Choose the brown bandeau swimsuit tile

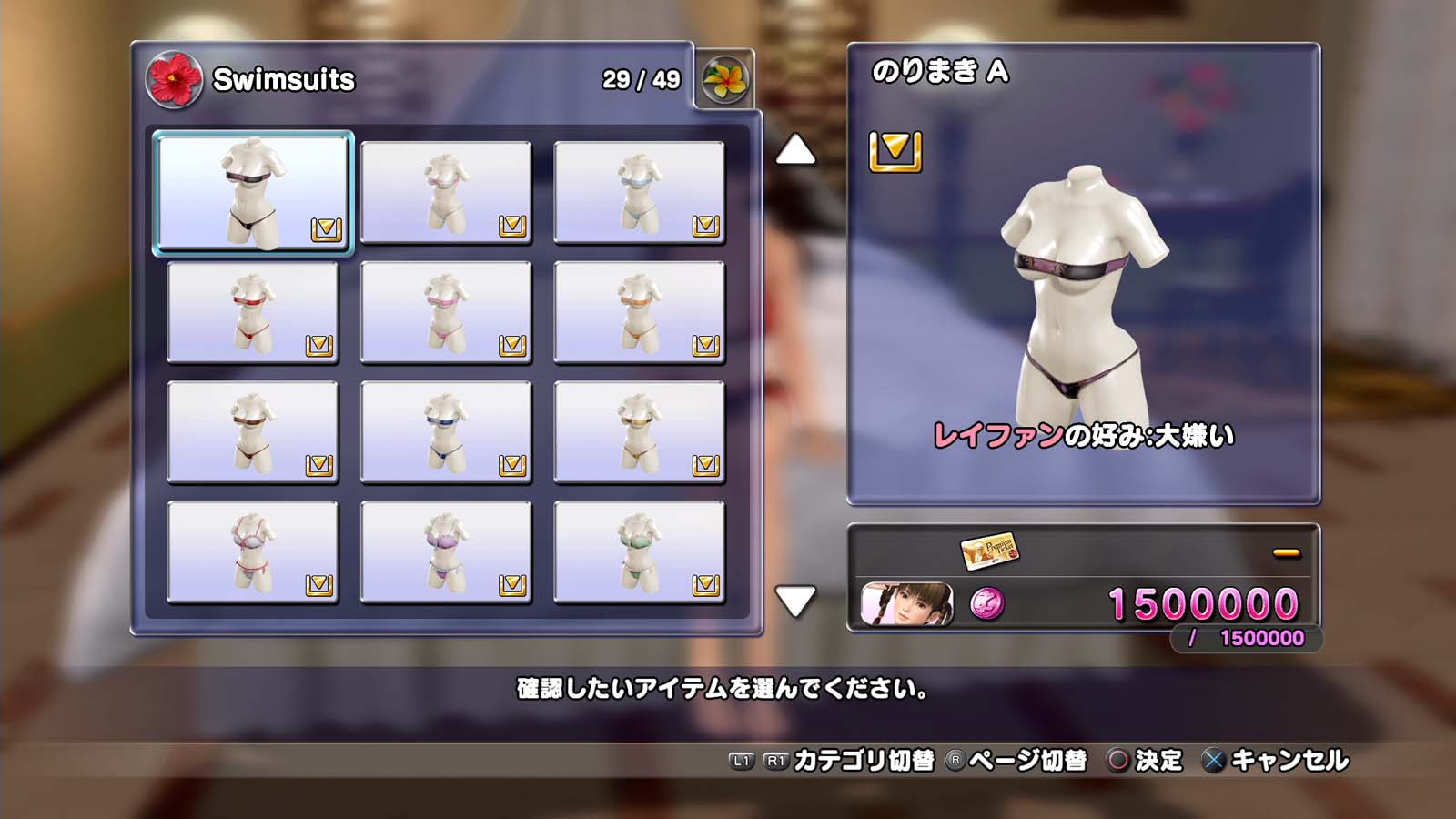253,432
